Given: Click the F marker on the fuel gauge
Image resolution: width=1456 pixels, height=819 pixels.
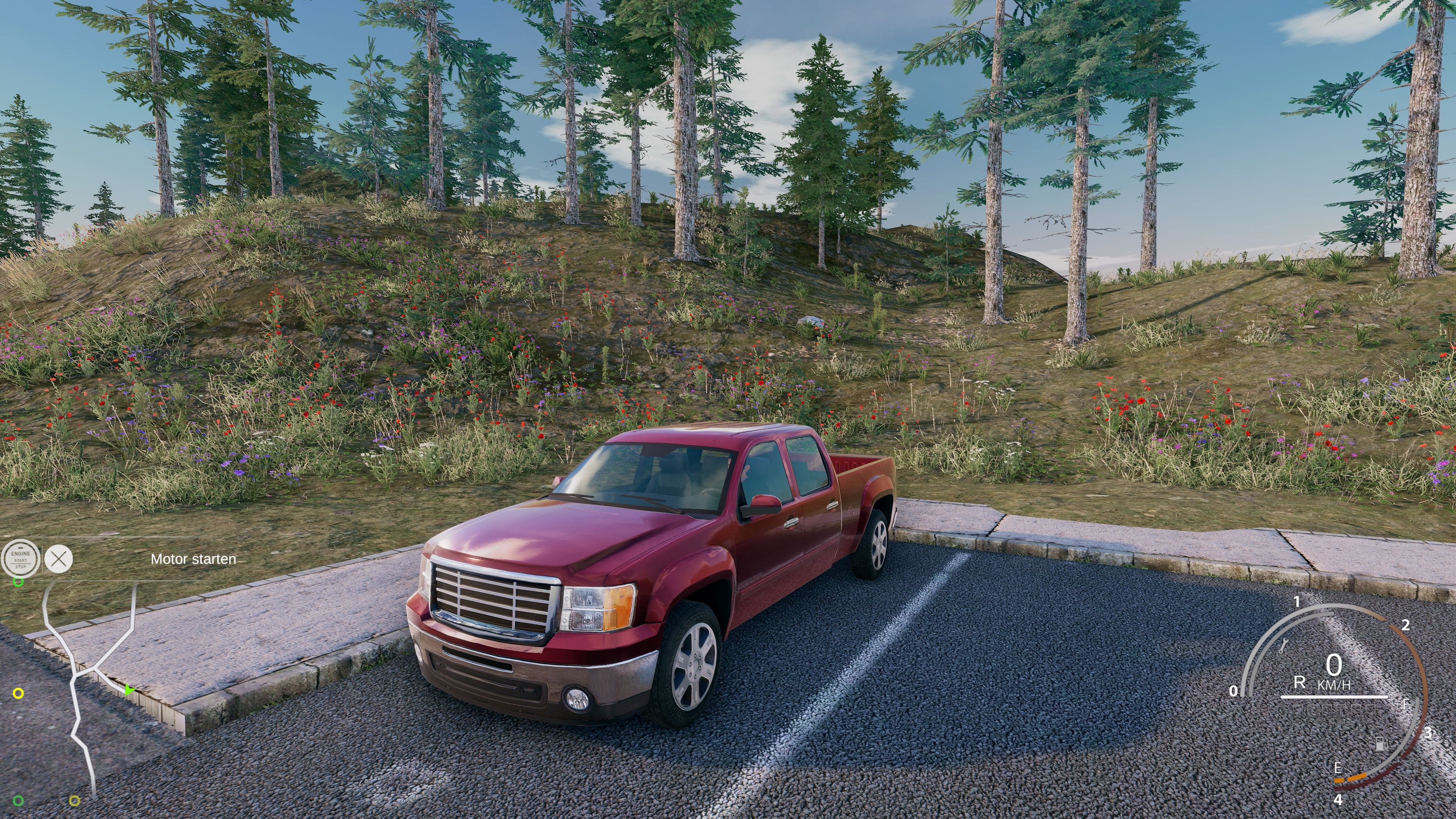Looking at the screenshot, I should [x=1406, y=704].
